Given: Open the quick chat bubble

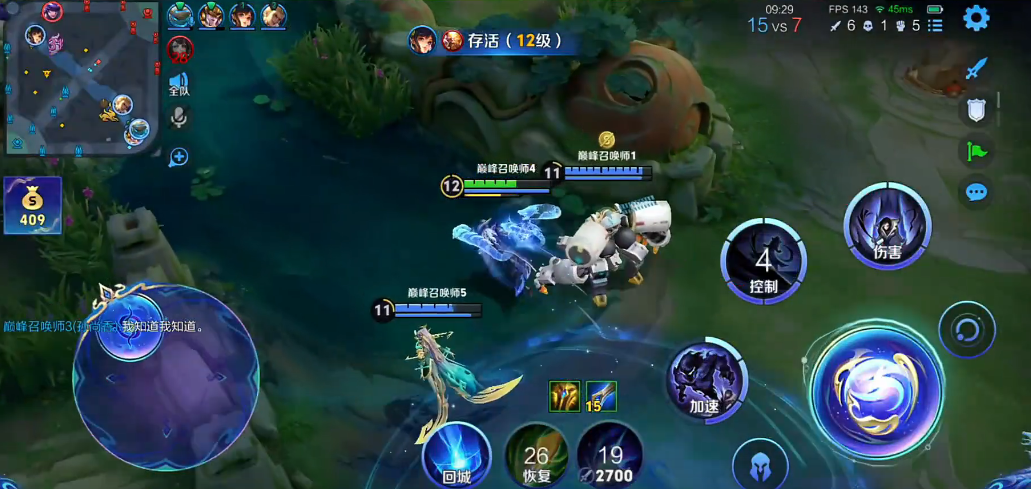Looking at the screenshot, I should point(976,192).
